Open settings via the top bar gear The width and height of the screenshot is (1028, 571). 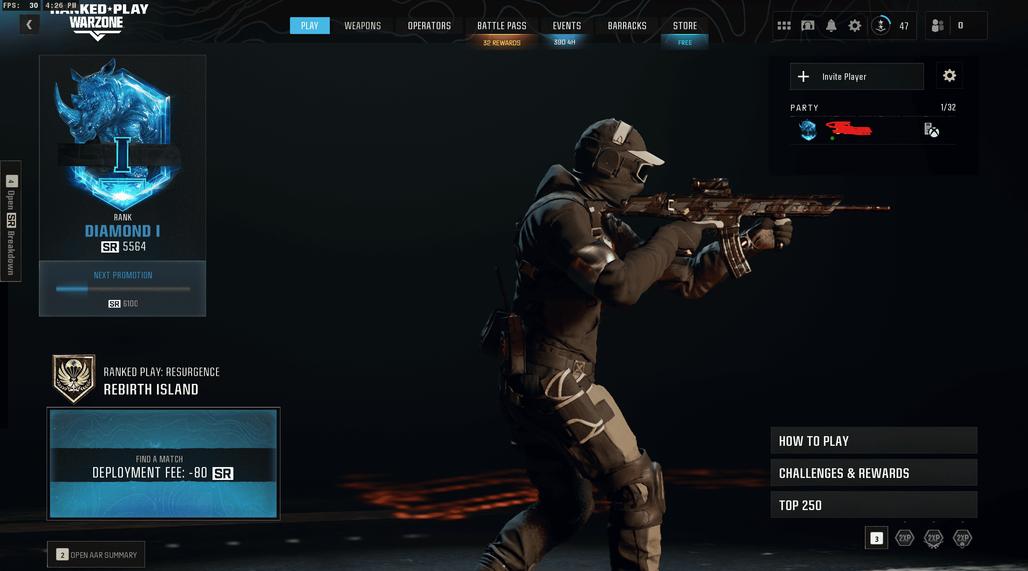tap(855, 26)
